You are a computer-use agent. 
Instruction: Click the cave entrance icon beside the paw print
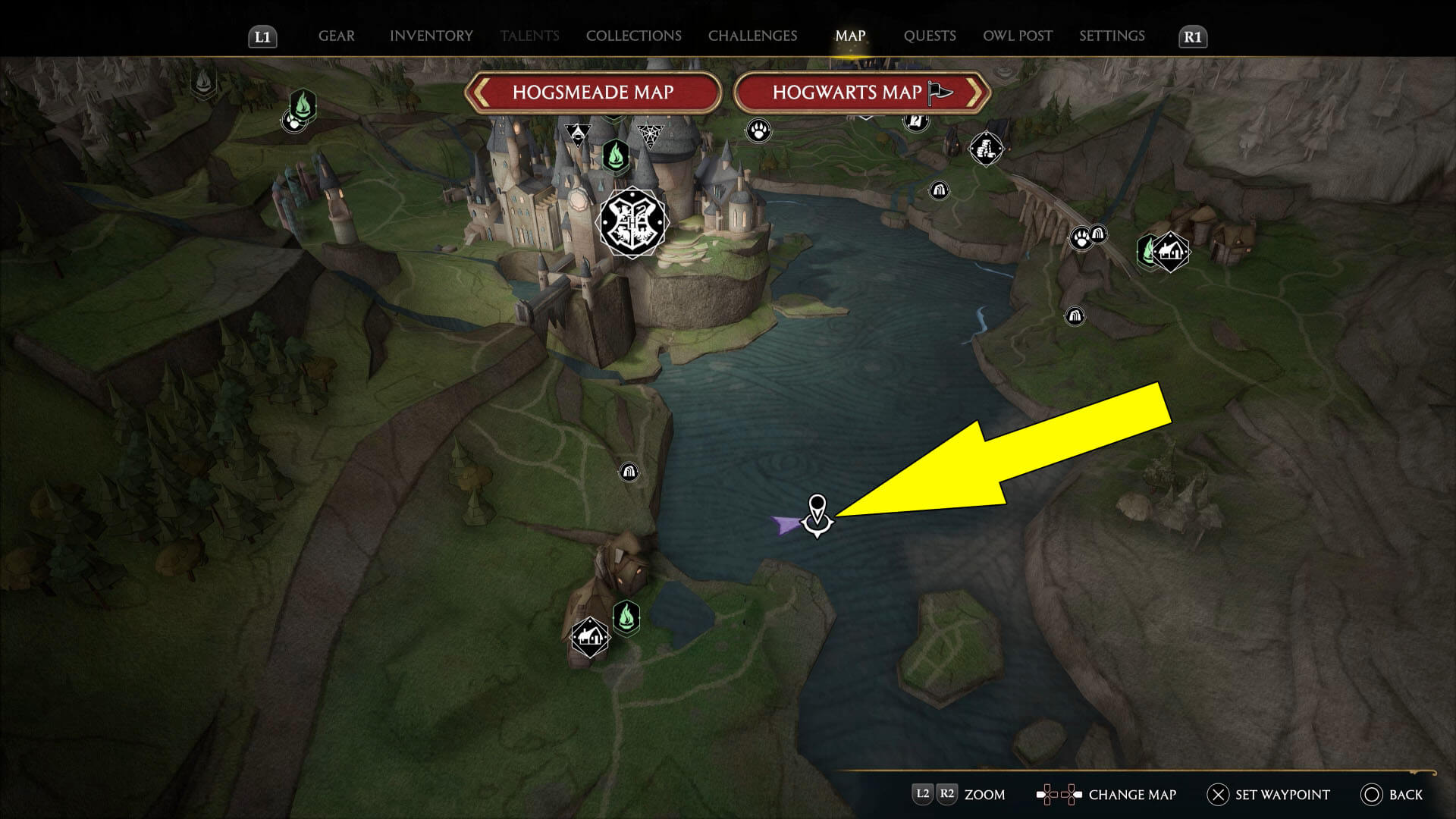[1099, 234]
